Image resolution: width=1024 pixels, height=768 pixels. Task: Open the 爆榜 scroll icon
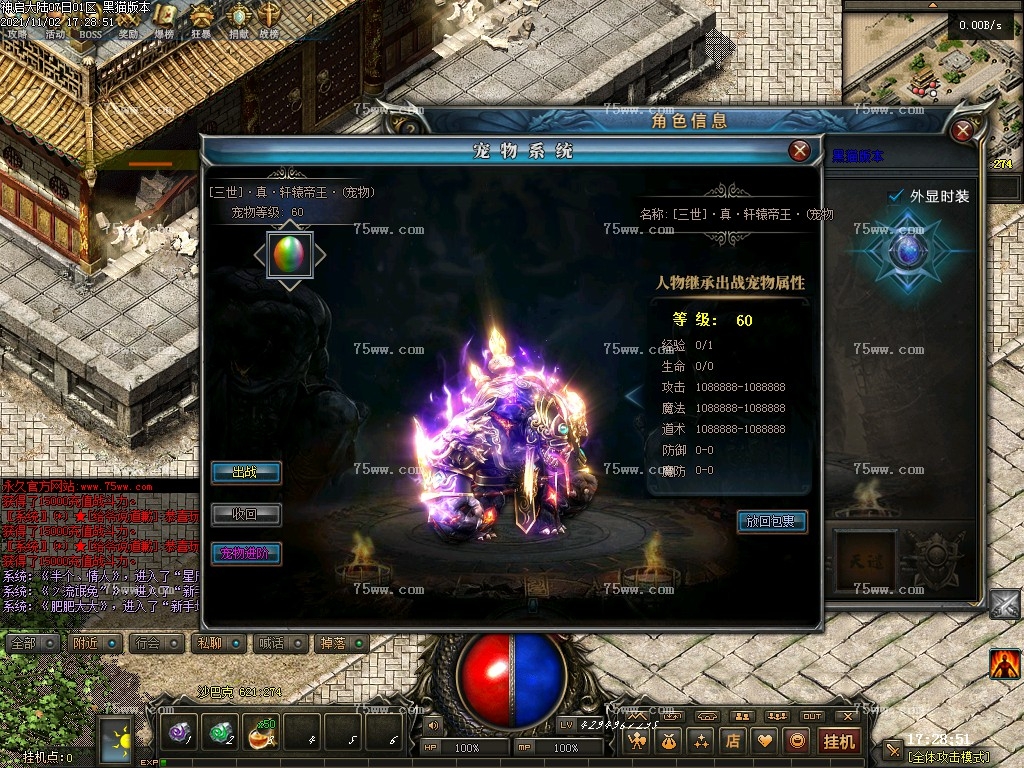point(166,16)
